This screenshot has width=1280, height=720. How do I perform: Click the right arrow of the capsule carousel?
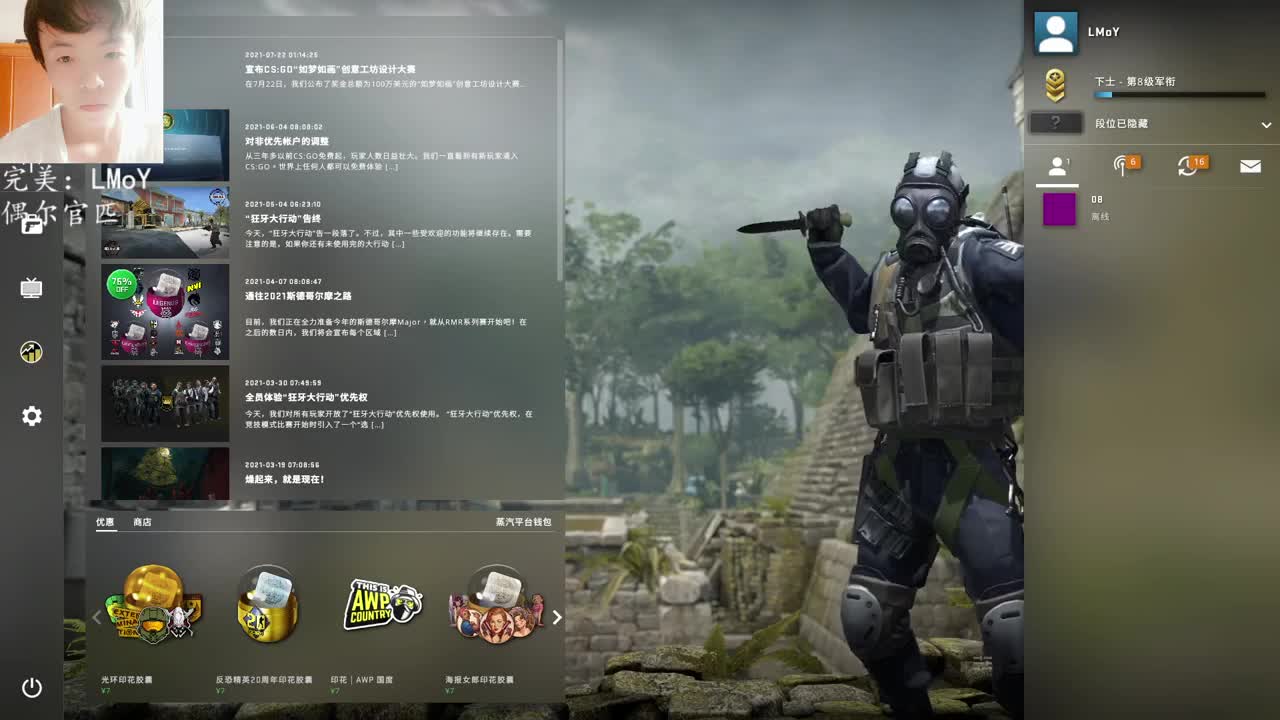point(558,618)
